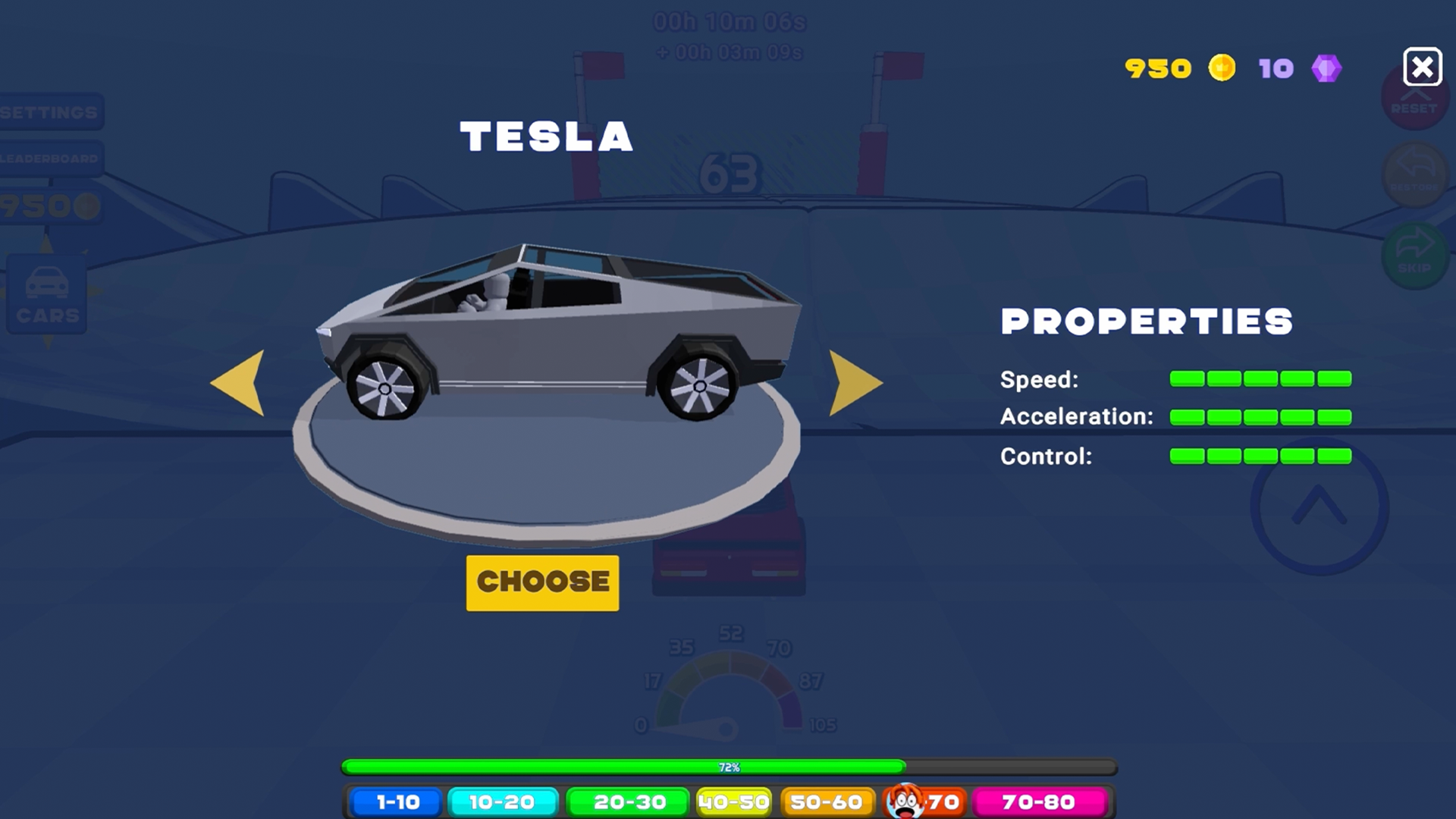Click the purple gem icon beside 10
The image size is (1456, 819).
[1326, 68]
